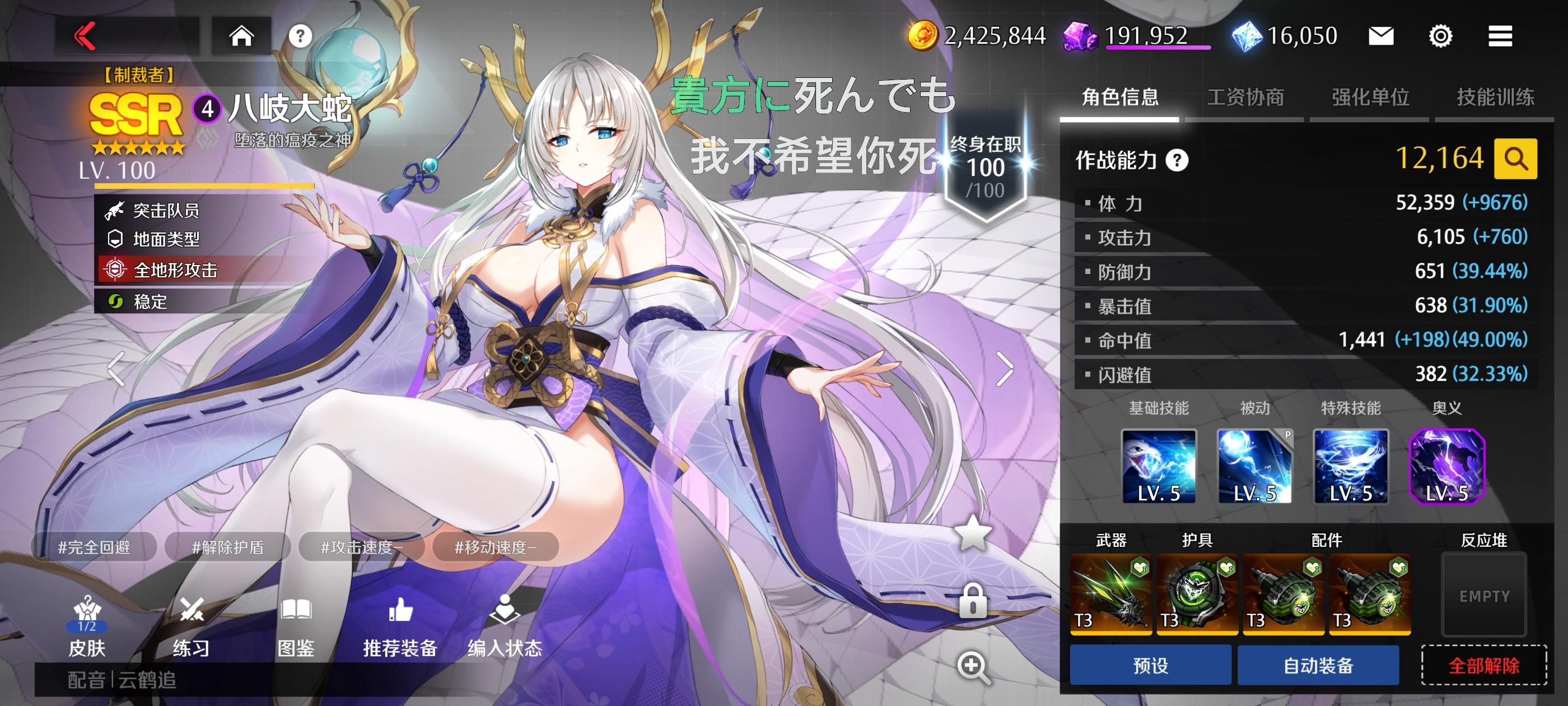Toggle the character lock icon
This screenshot has width=1568, height=706.
point(974,600)
